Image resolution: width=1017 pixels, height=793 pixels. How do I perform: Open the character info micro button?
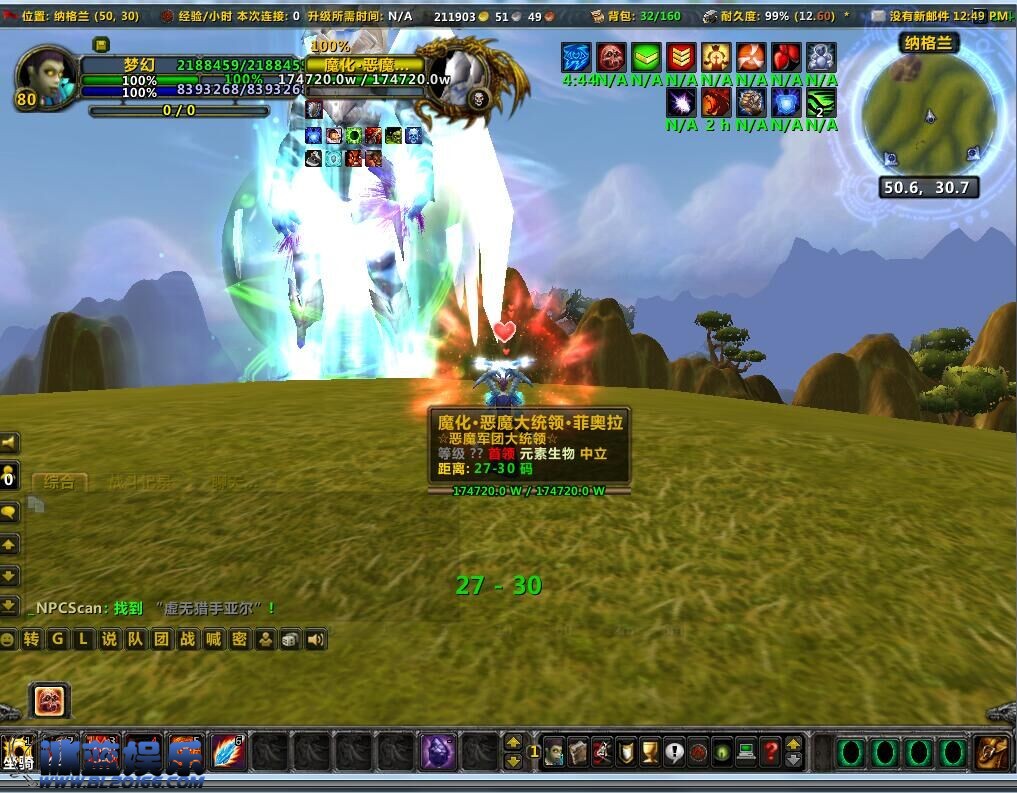pyautogui.click(x=554, y=752)
